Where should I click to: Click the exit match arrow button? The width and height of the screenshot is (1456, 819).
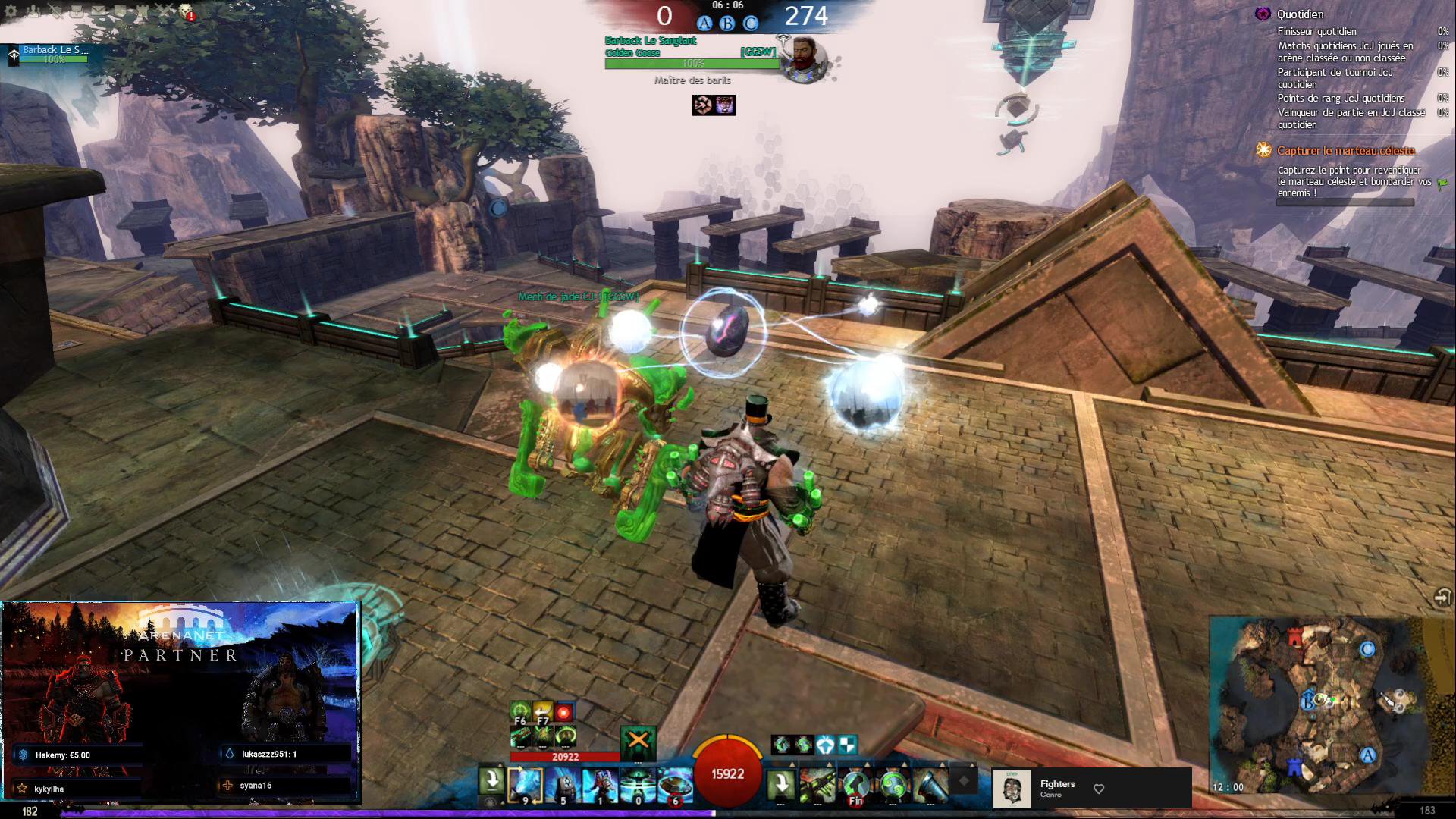pos(1442,598)
